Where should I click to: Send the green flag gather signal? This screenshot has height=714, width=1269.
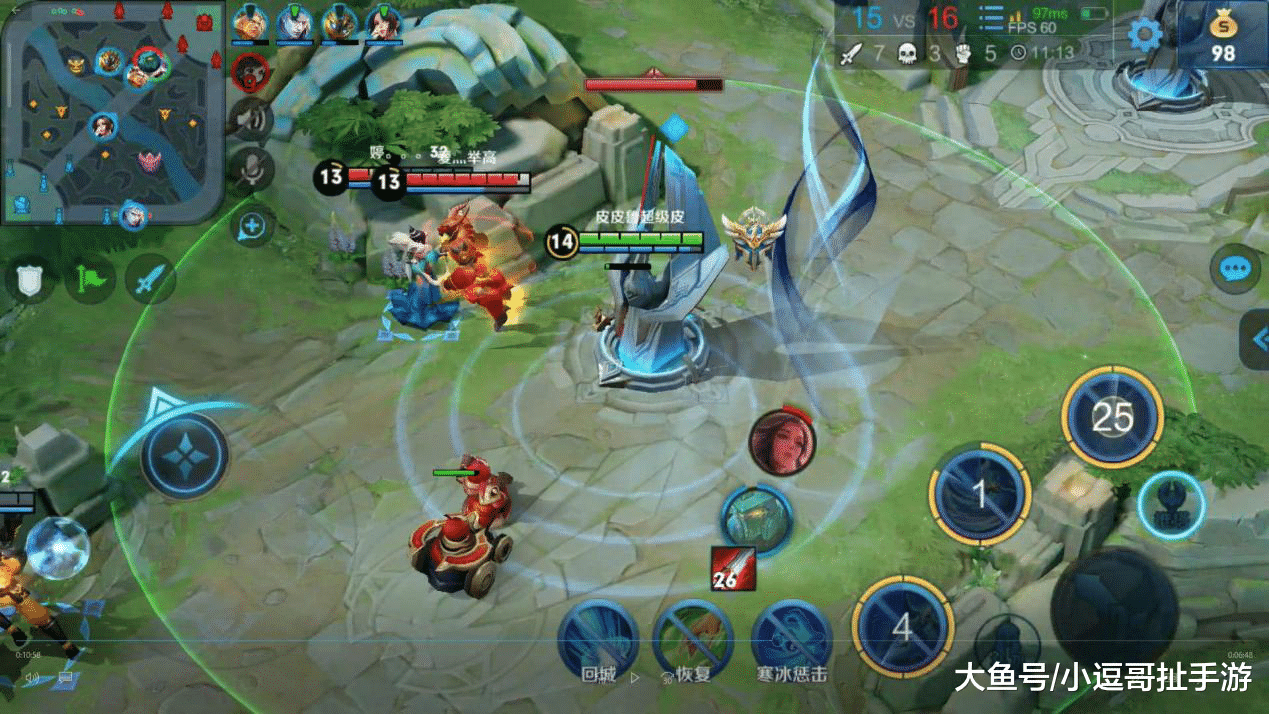click(x=90, y=280)
